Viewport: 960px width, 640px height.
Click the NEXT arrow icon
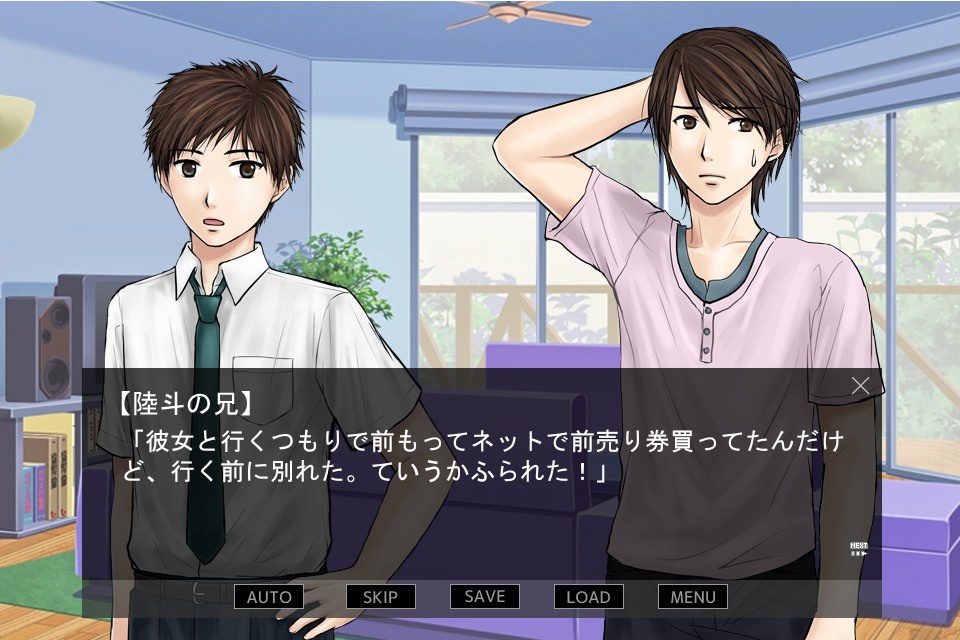[858, 549]
